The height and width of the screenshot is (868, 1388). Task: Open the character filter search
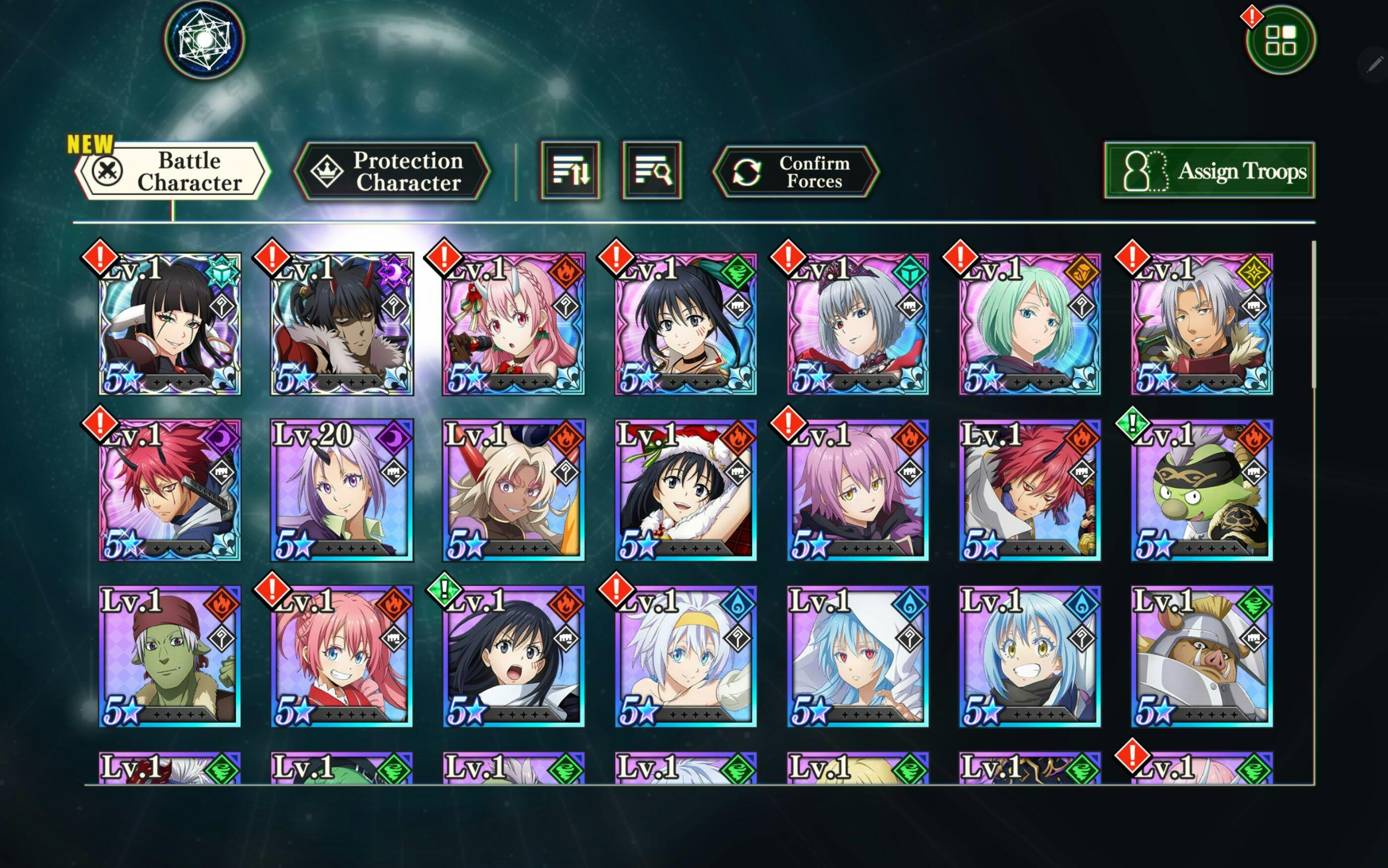(652, 170)
